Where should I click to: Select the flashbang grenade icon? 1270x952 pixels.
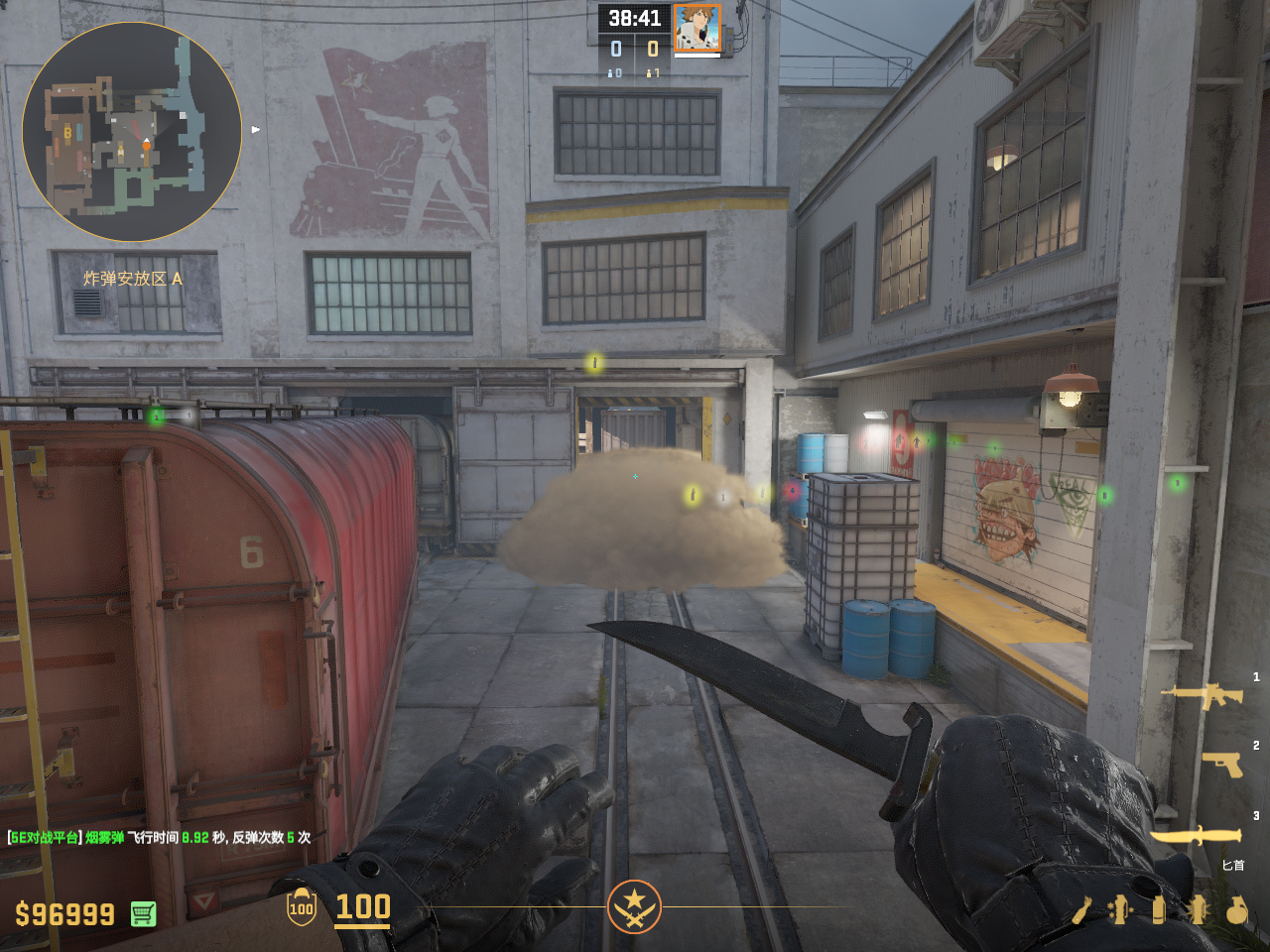(x=1197, y=909)
